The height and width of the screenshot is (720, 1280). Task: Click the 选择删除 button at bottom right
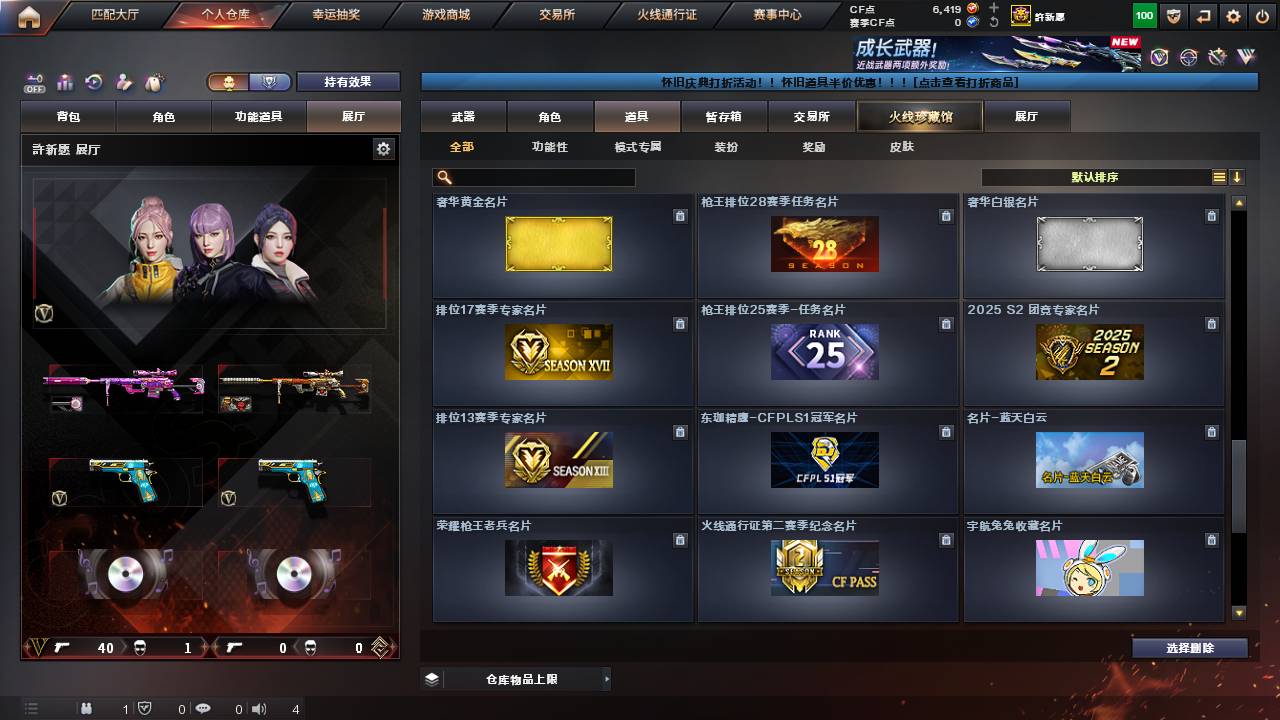(x=1190, y=648)
